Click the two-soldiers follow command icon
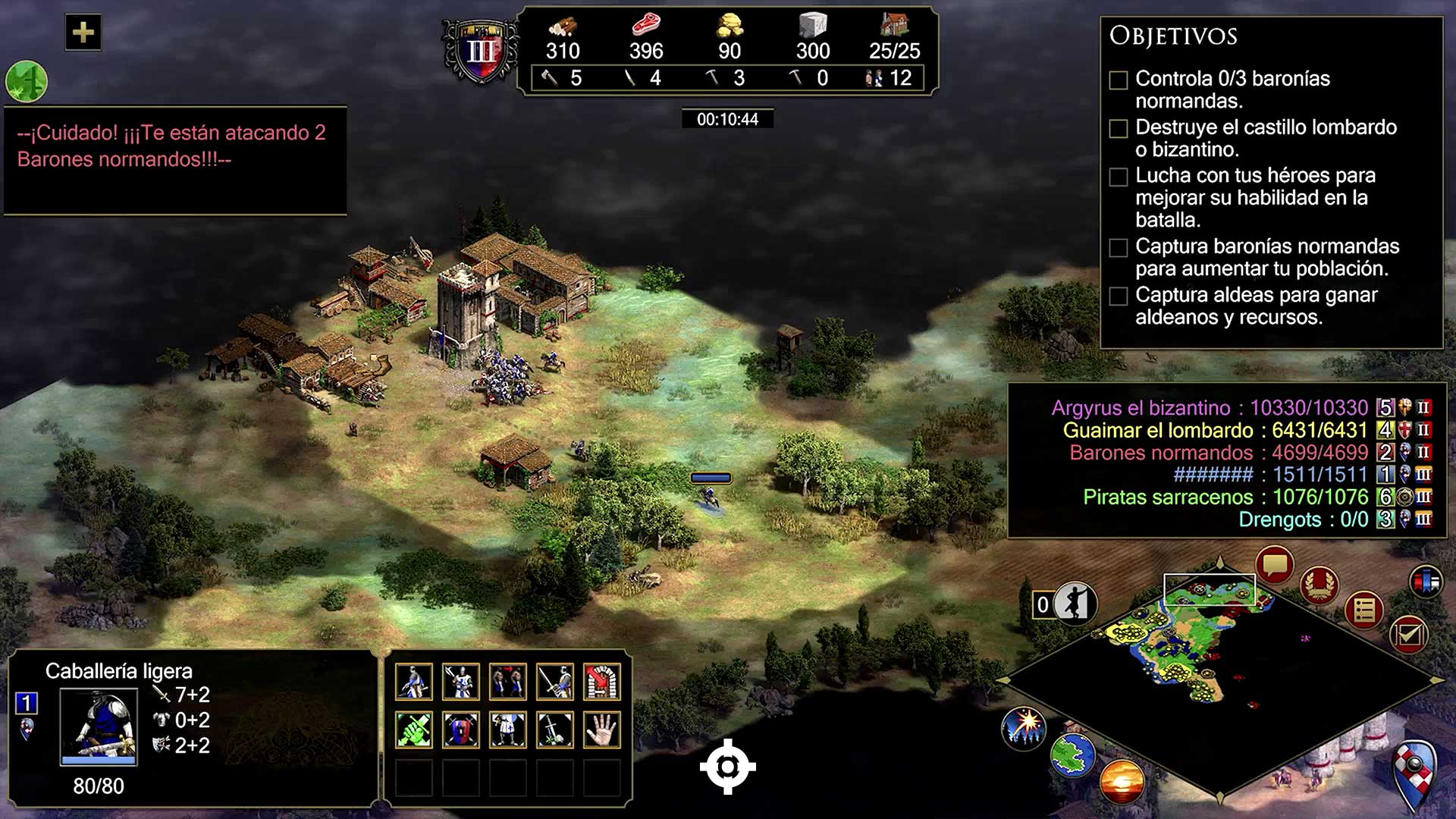The height and width of the screenshot is (819, 1456). [508, 682]
